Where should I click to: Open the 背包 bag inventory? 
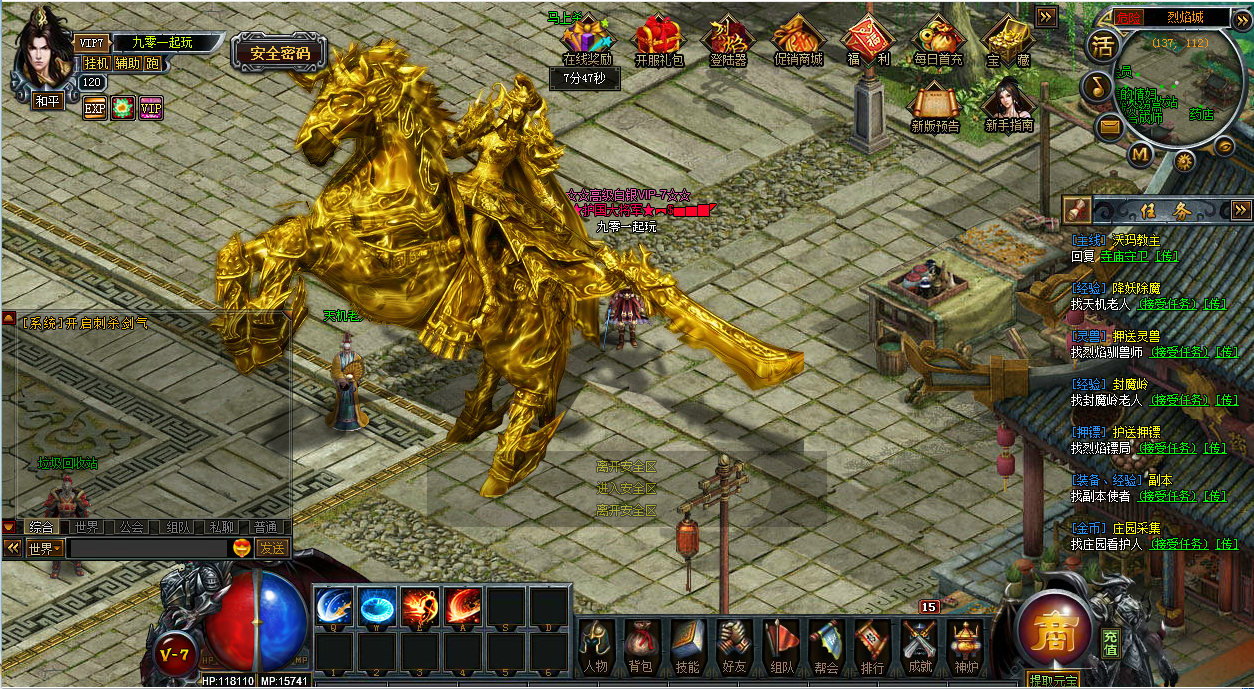pos(641,645)
